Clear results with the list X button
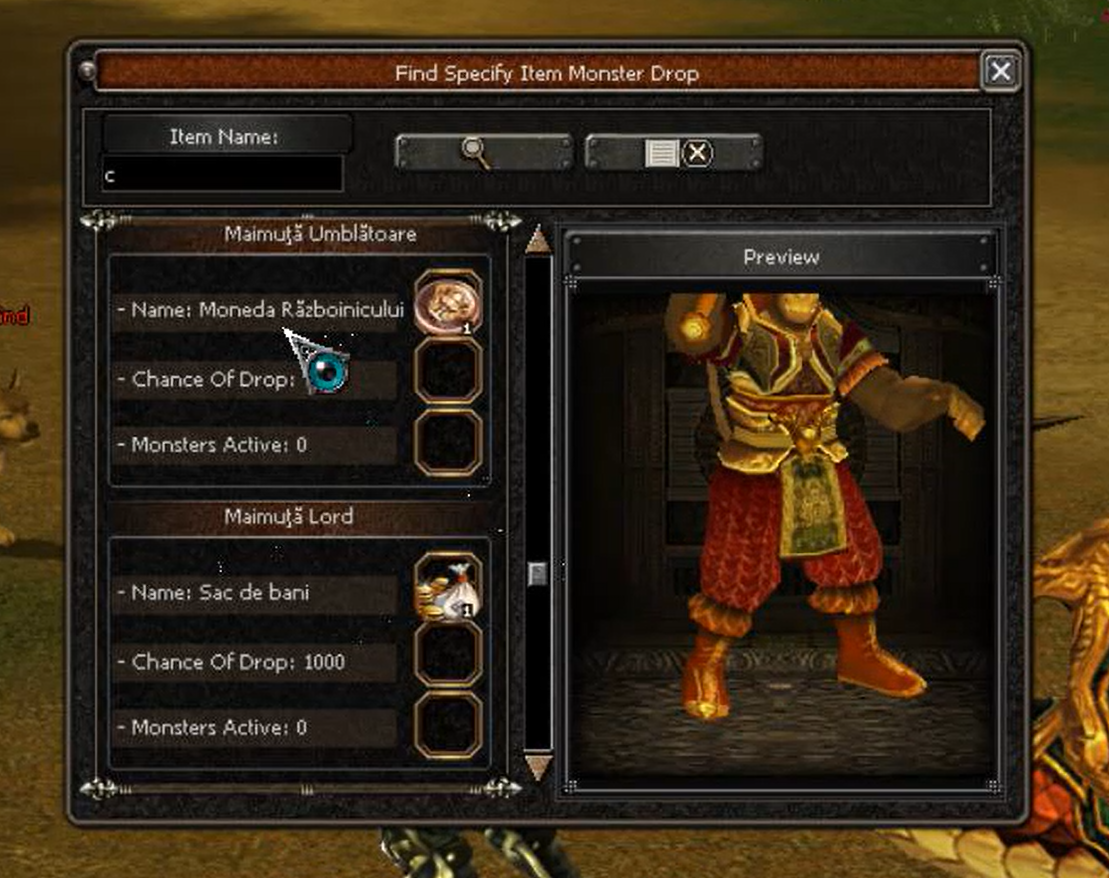1109x878 pixels. 674,153
